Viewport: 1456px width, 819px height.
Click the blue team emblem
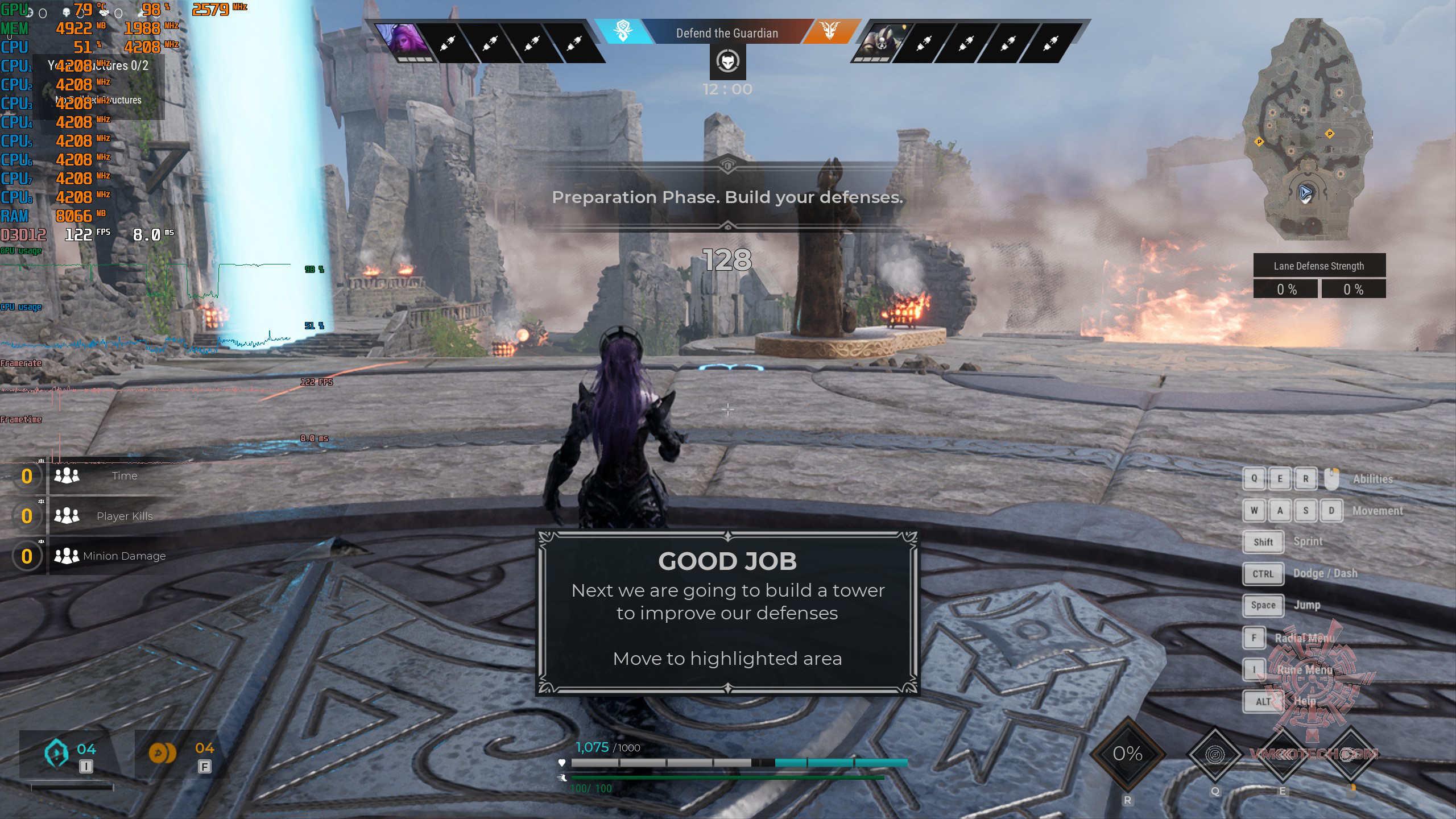pos(623,31)
